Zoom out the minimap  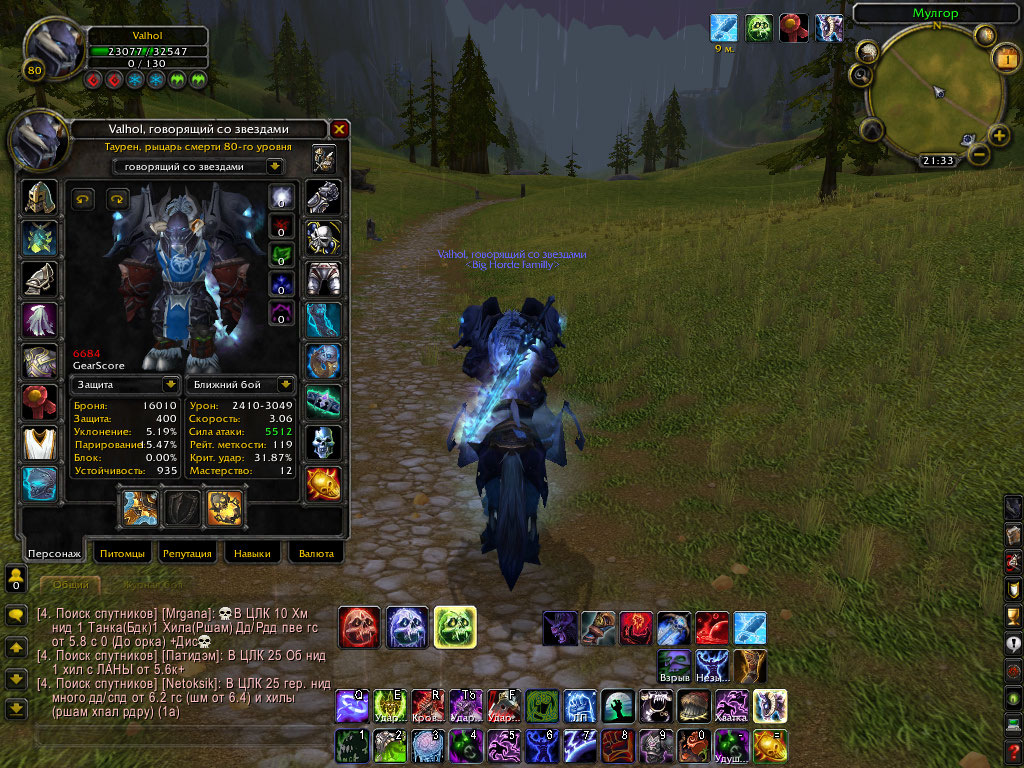click(x=979, y=154)
